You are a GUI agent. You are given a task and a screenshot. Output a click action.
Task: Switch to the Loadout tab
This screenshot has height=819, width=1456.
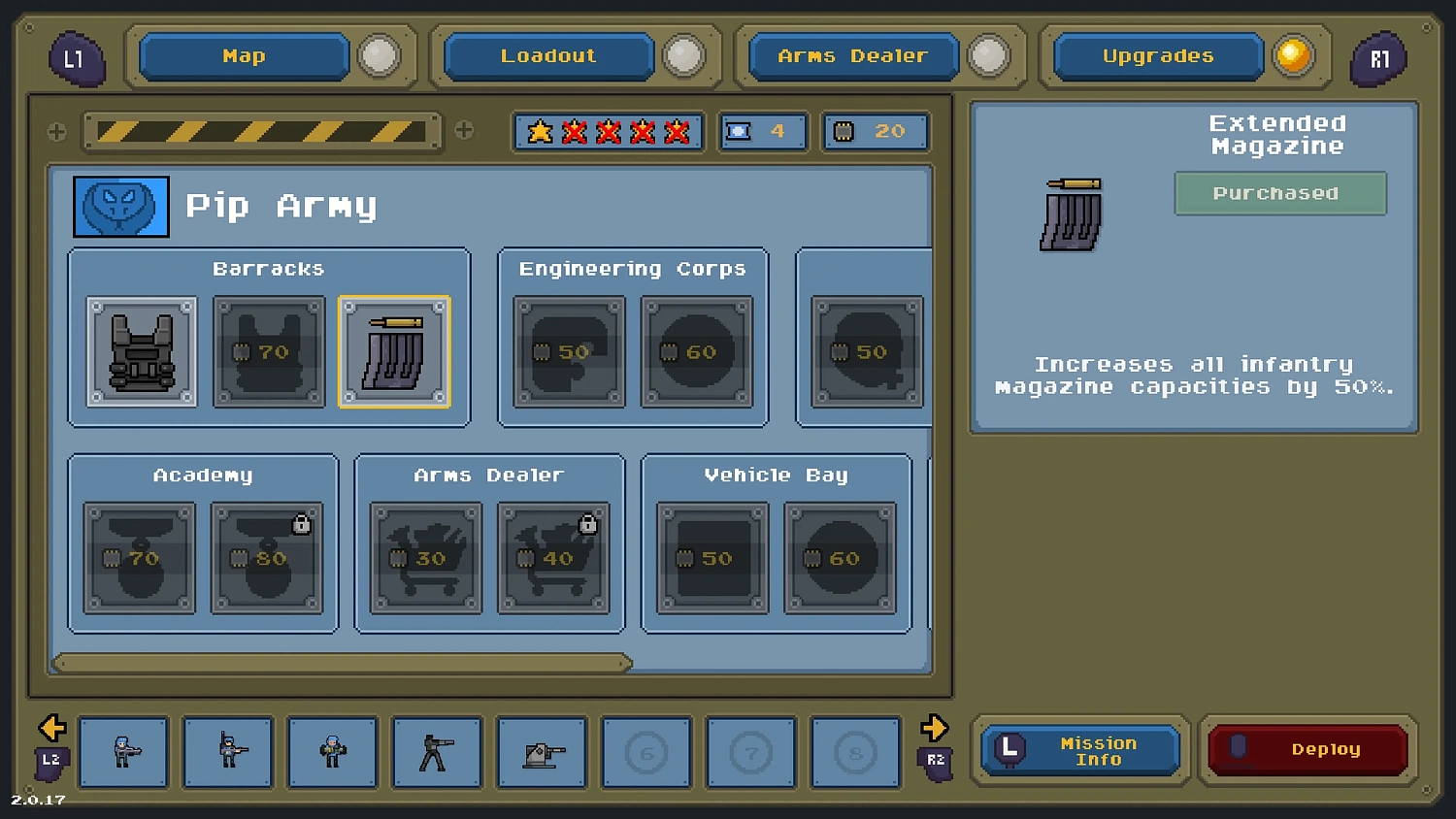tap(547, 55)
